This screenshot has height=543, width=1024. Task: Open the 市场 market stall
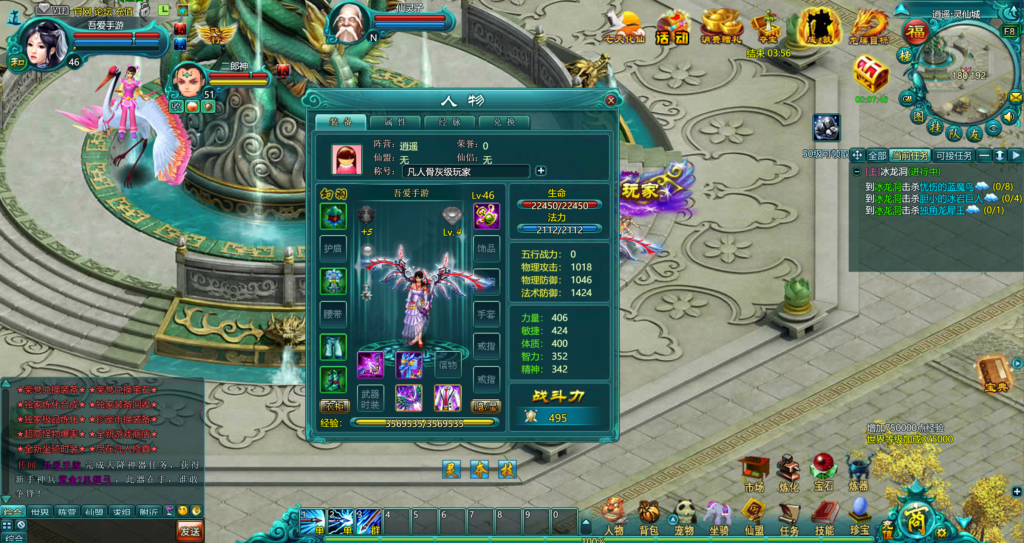pyautogui.click(x=754, y=471)
